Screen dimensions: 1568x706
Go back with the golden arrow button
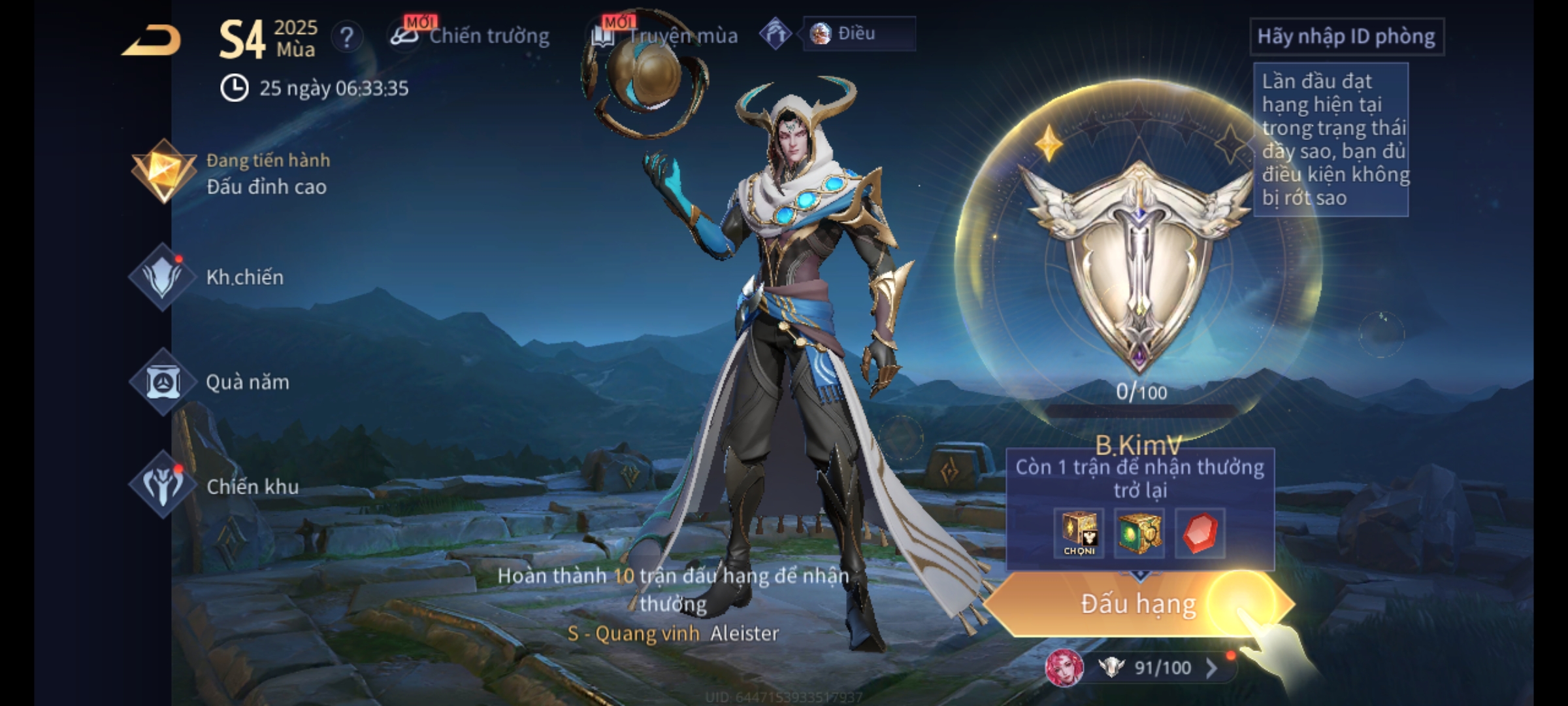(x=152, y=41)
